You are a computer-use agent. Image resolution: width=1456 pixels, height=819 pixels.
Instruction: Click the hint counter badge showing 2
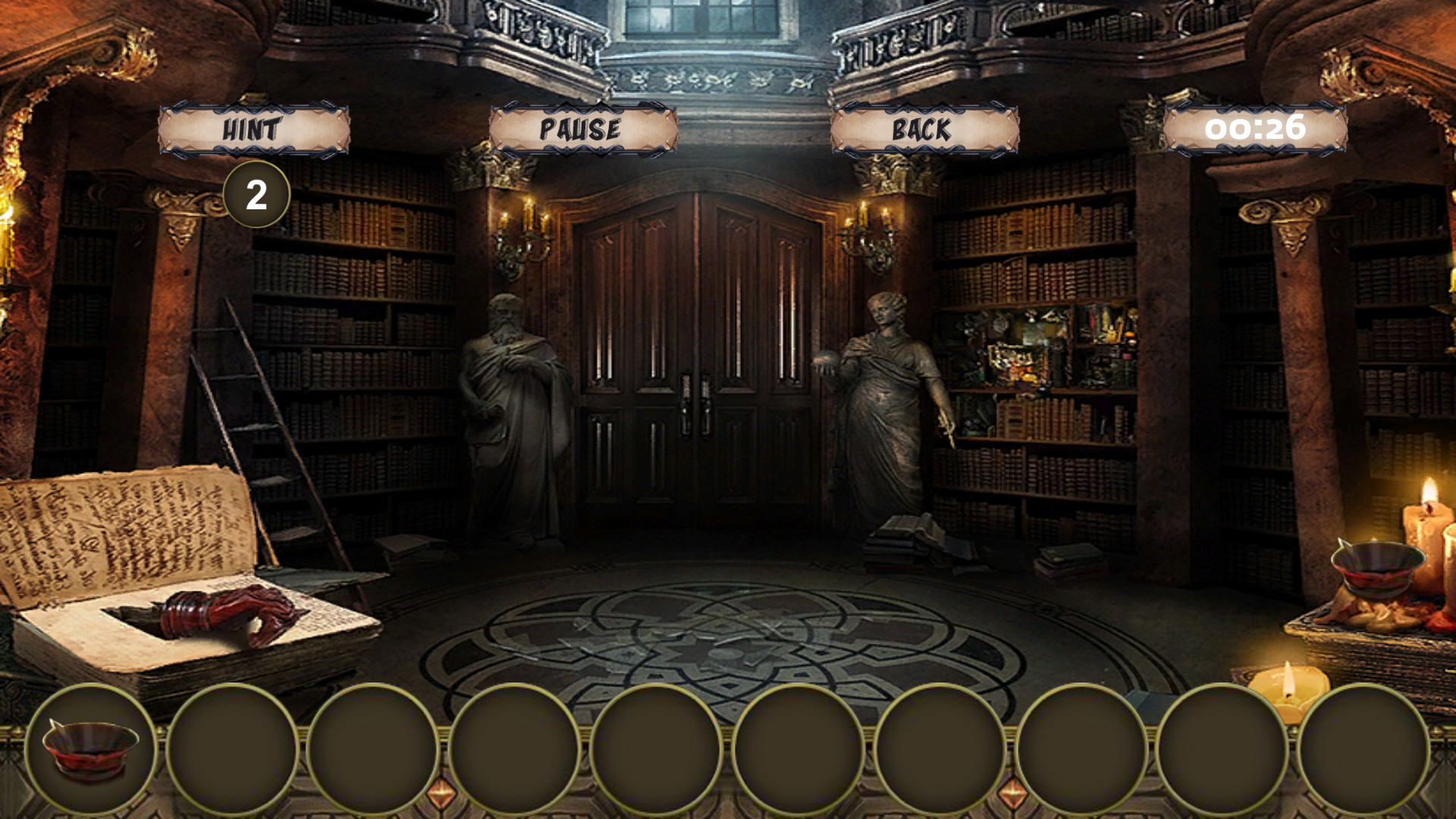coord(256,196)
